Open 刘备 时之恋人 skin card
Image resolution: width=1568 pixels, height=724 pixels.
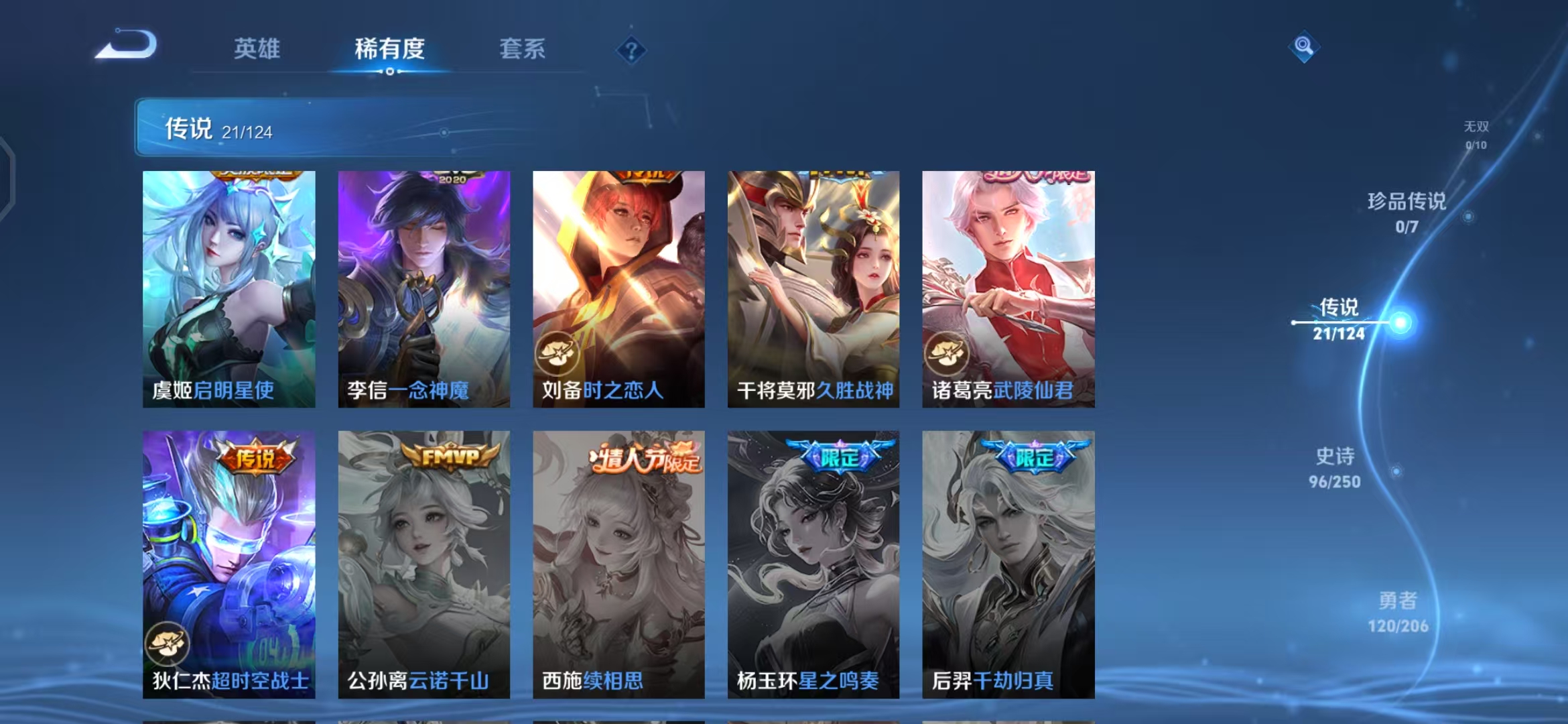(x=618, y=289)
